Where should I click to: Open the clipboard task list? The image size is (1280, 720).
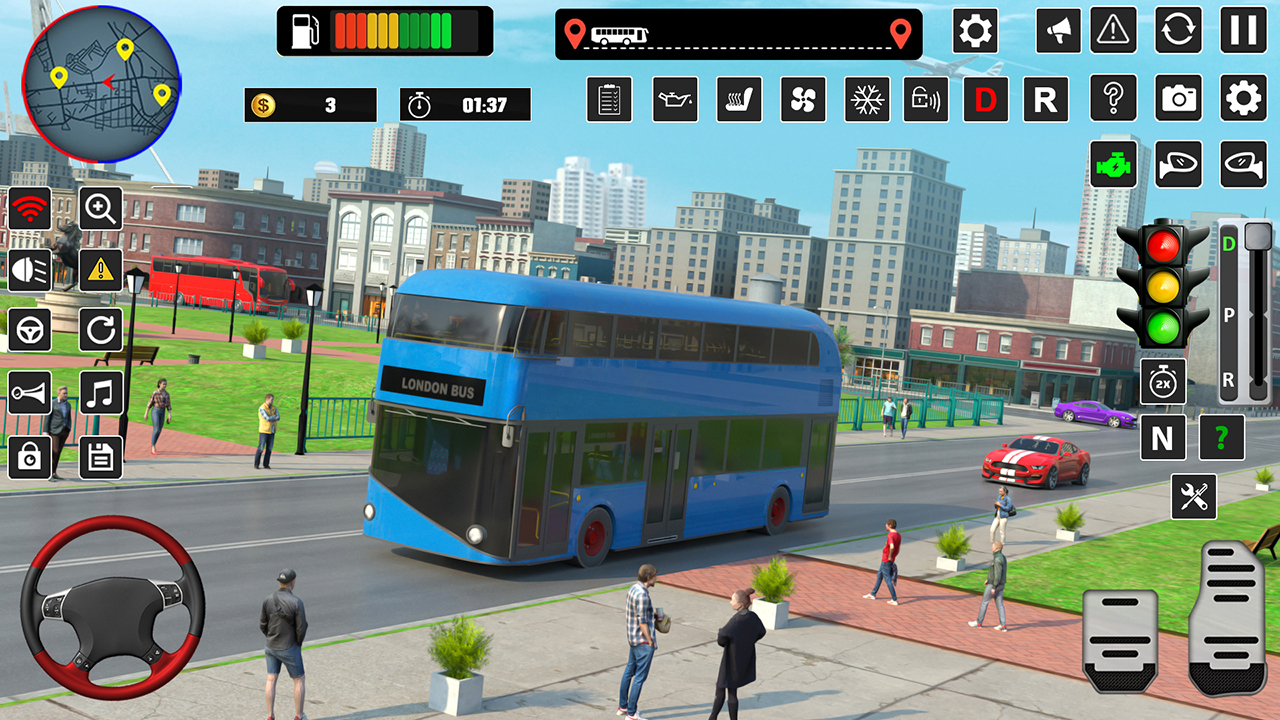(609, 100)
